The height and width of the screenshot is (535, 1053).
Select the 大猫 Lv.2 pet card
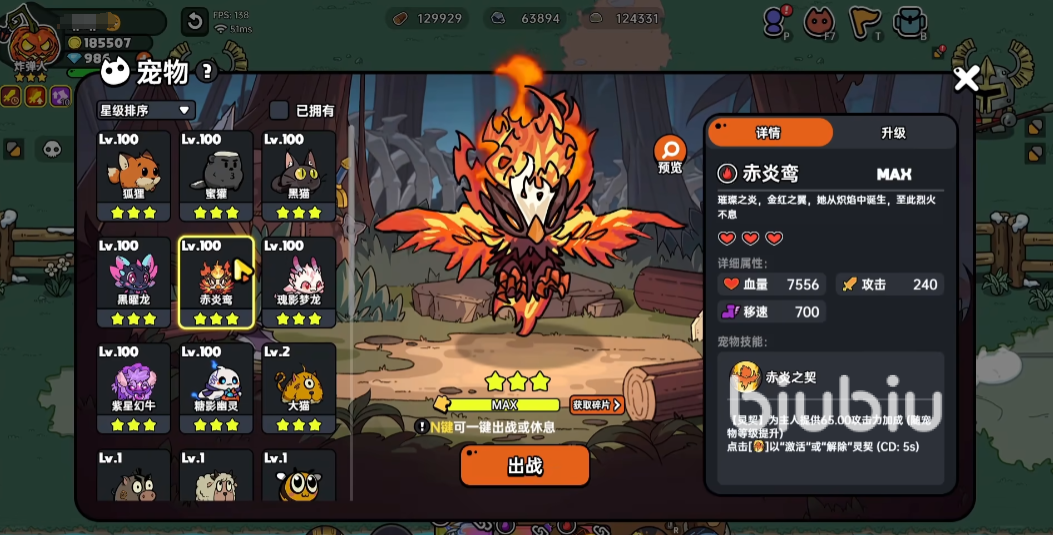299,388
